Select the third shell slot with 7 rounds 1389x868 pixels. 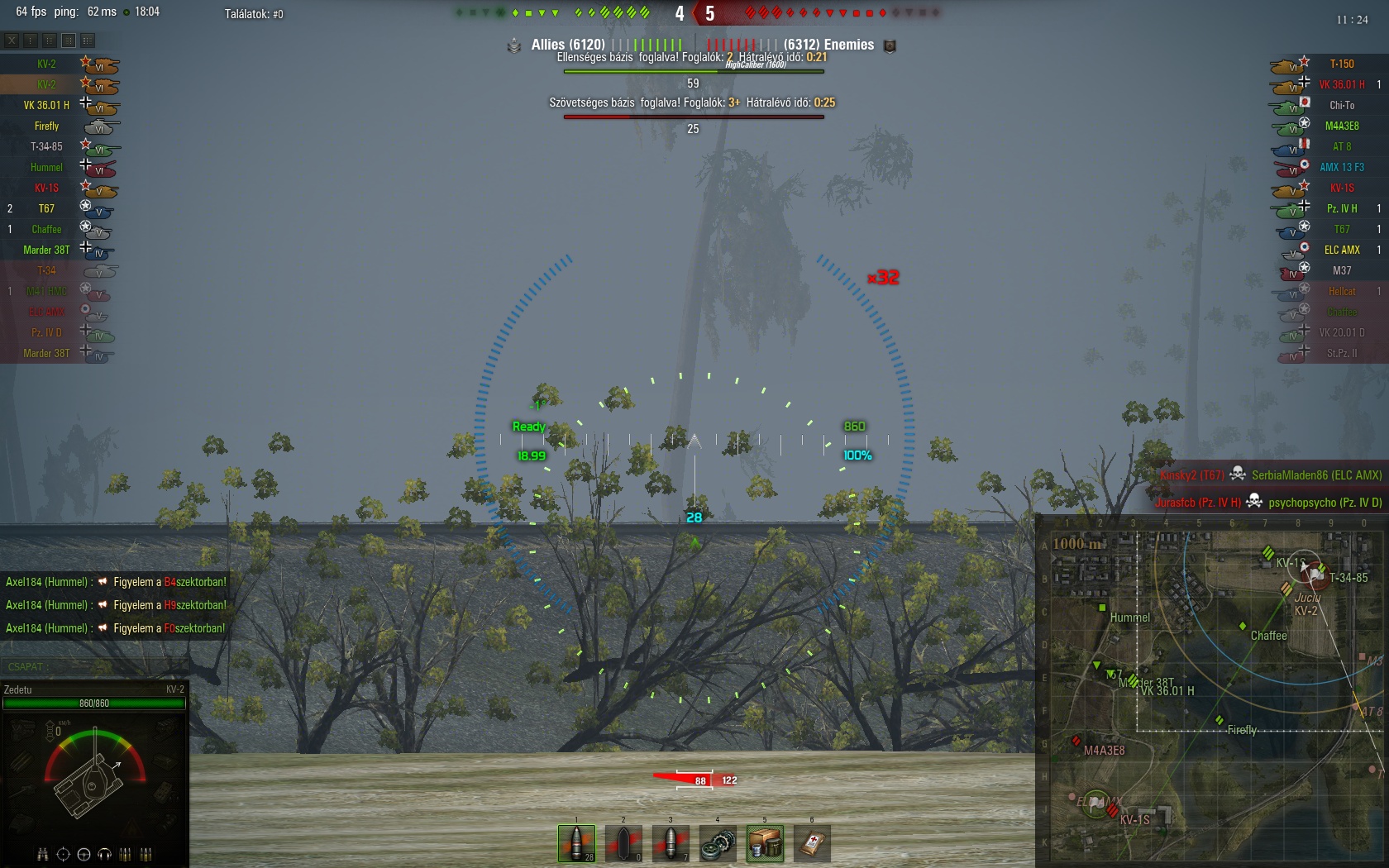[671, 843]
